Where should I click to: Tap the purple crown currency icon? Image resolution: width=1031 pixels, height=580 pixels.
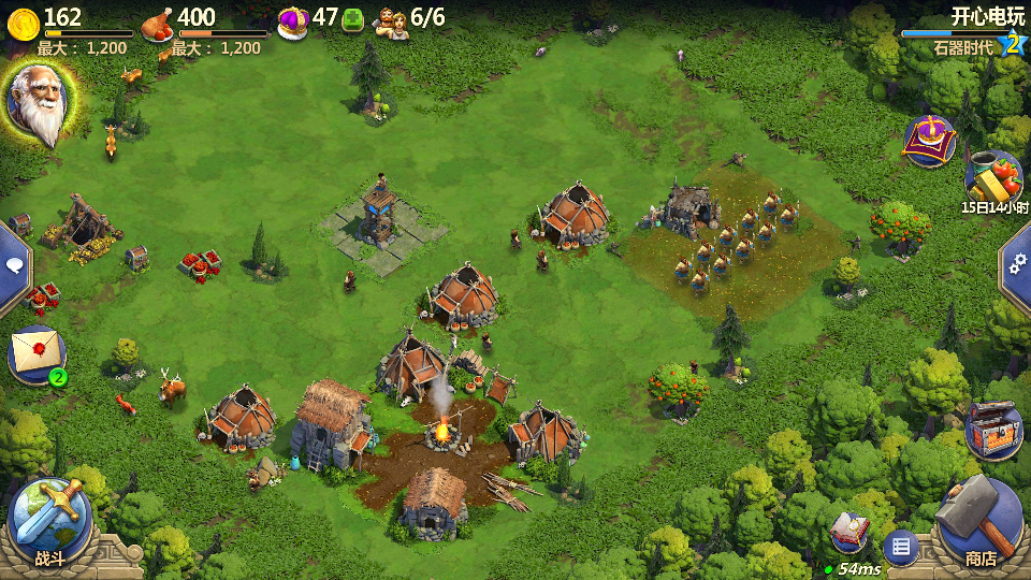[292, 21]
